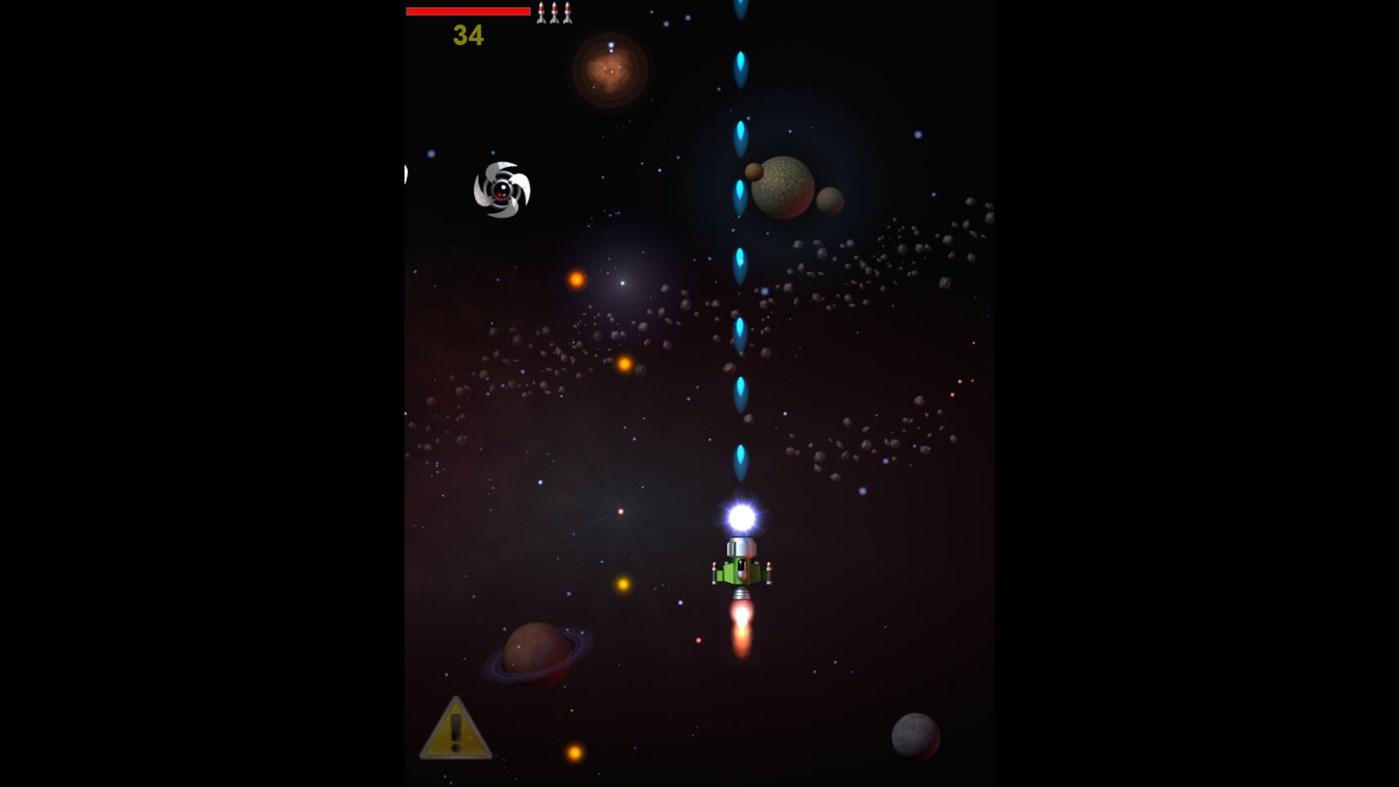
Task: Select the yellow score number 34
Action: pos(467,35)
